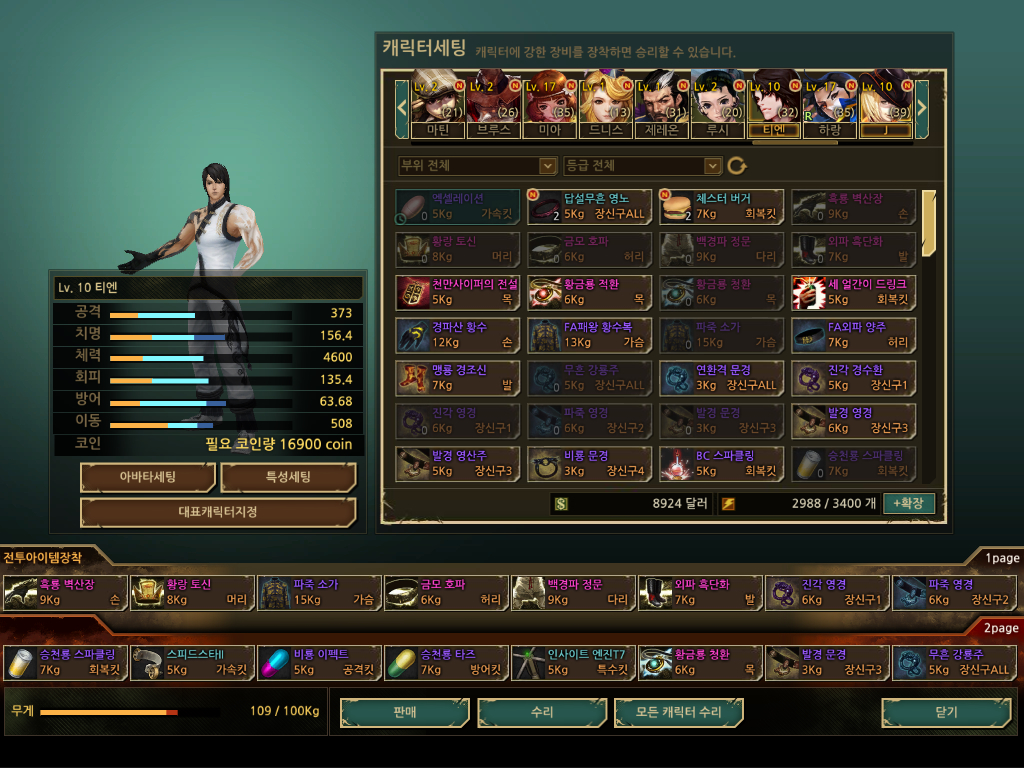
Task: Open the 특성세팅 trait settings
Action: coord(288,477)
